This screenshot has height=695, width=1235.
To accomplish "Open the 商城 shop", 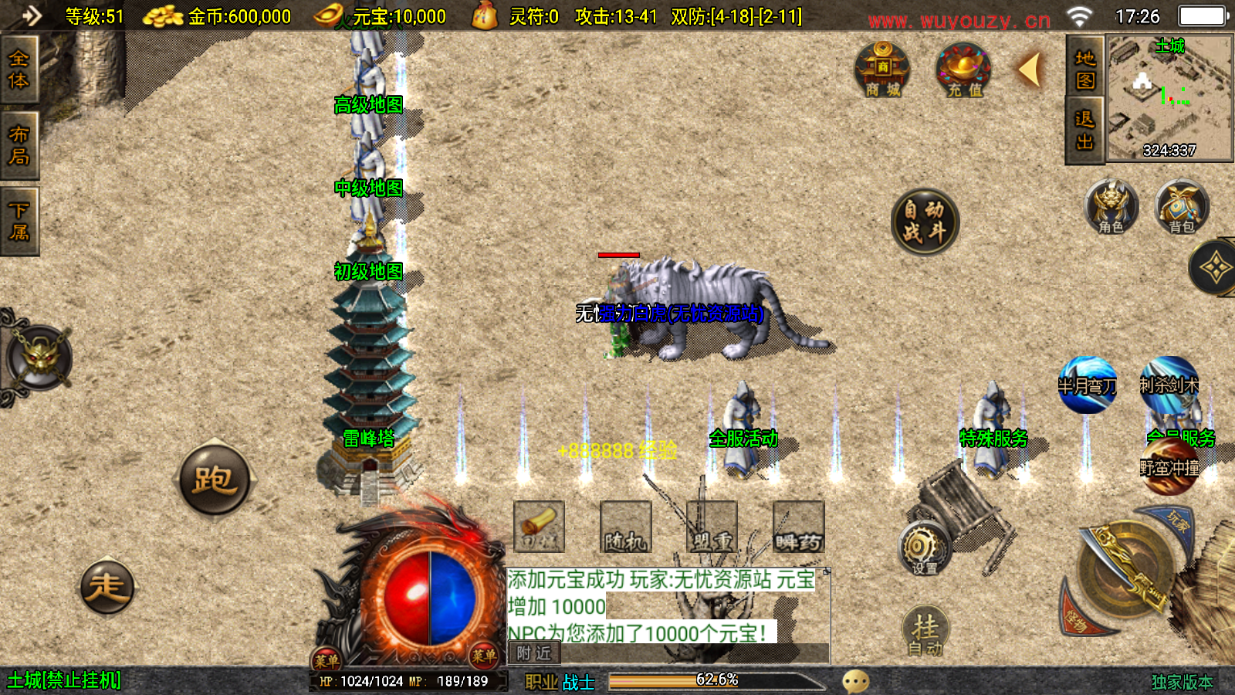I will click(x=882, y=70).
